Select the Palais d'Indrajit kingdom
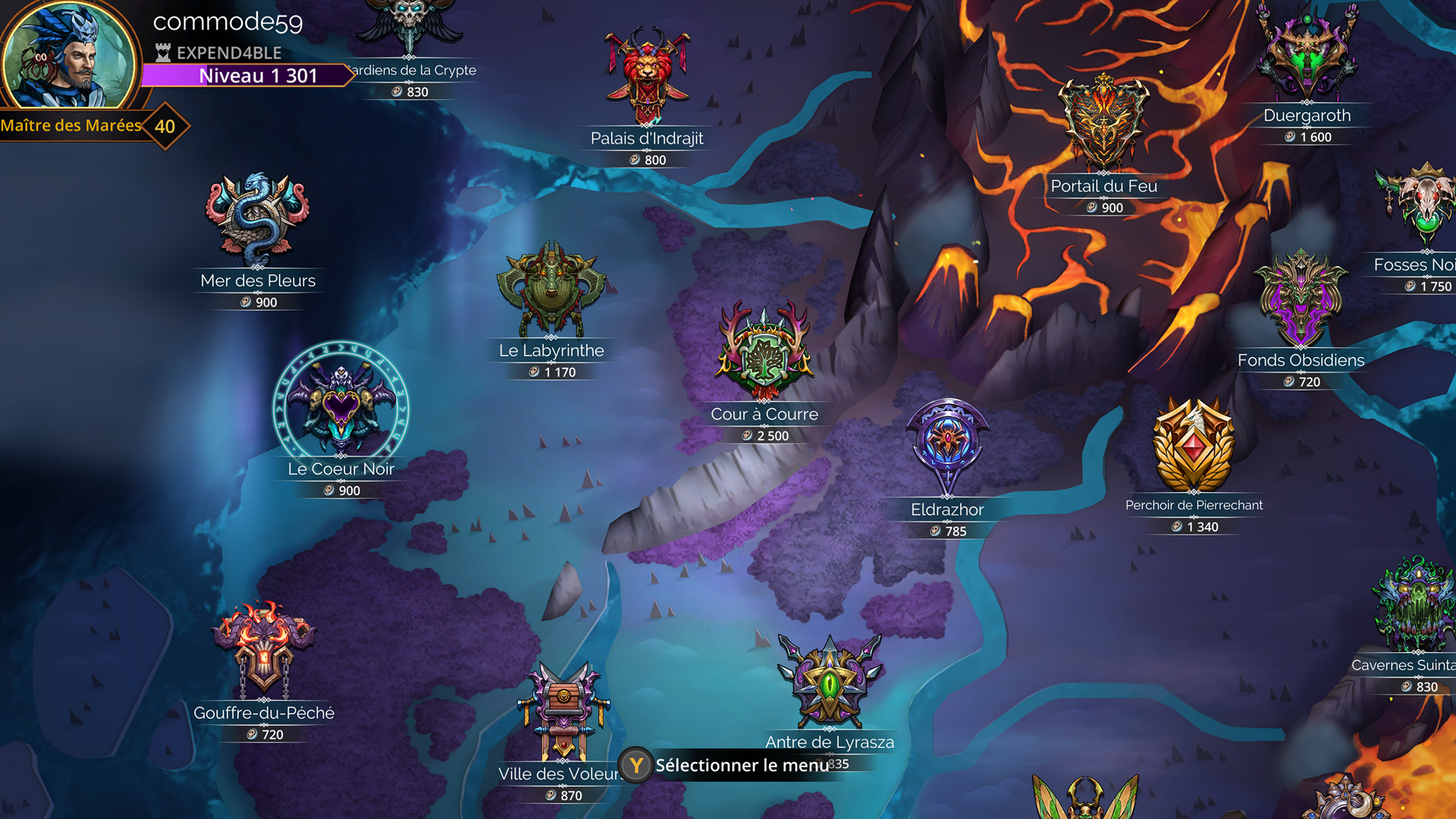 (647, 76)
